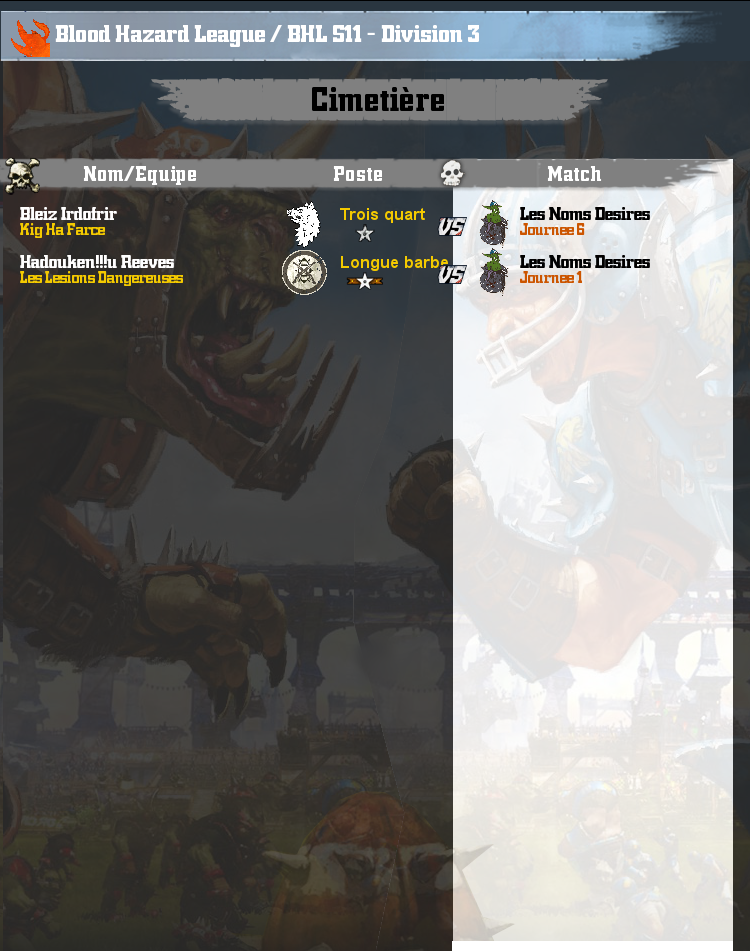
Task: Click the round emblem of Les Lesions Dangereuses
Action: (x=304, y=272)
